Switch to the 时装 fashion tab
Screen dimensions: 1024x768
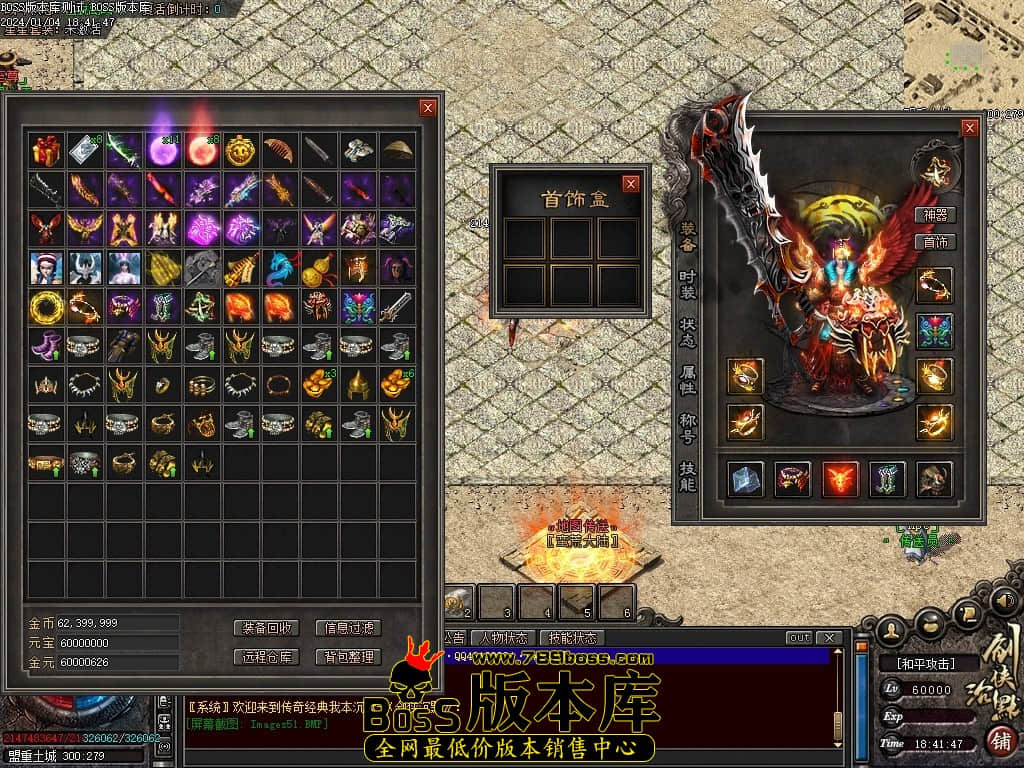(688, 285)
